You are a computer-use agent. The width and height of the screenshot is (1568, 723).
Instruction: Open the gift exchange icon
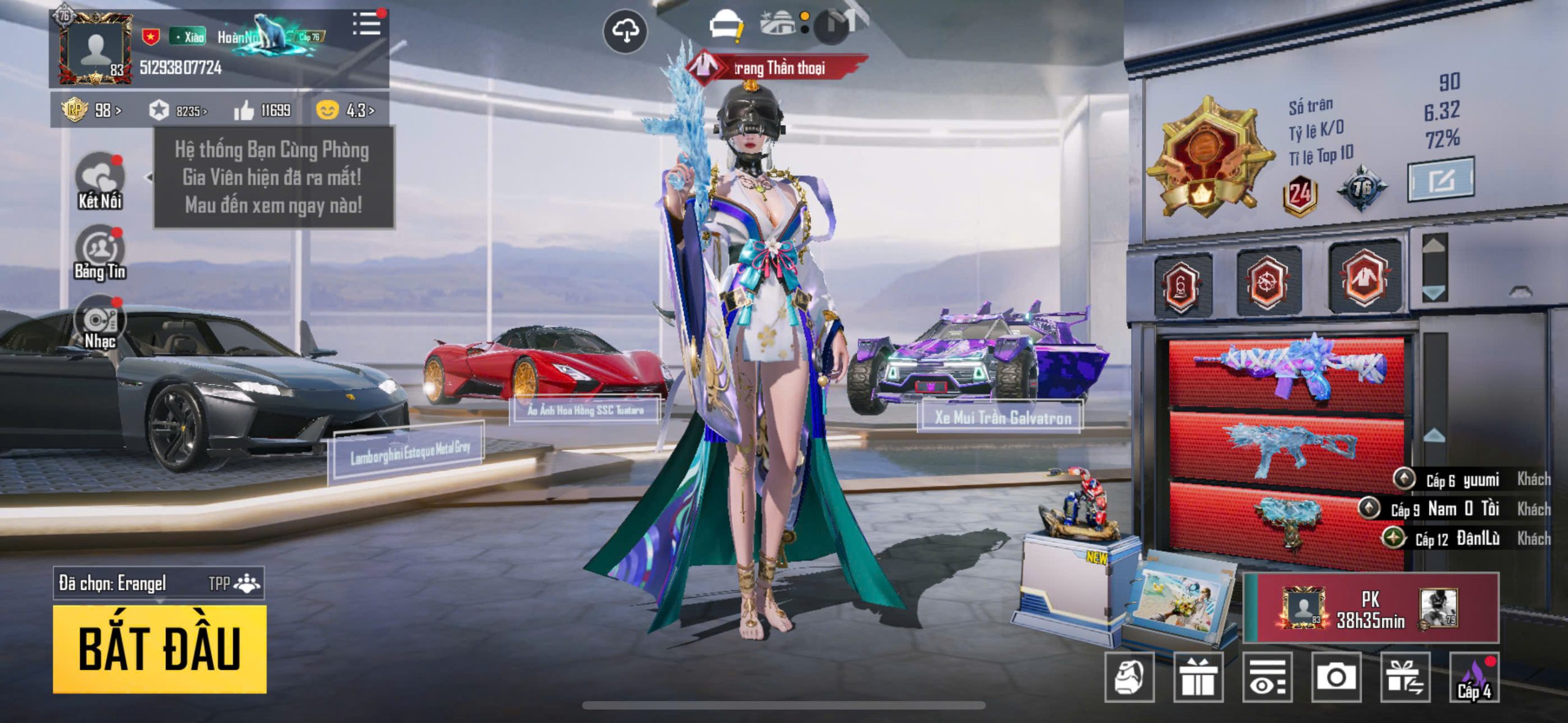(x=1405, y=676)
